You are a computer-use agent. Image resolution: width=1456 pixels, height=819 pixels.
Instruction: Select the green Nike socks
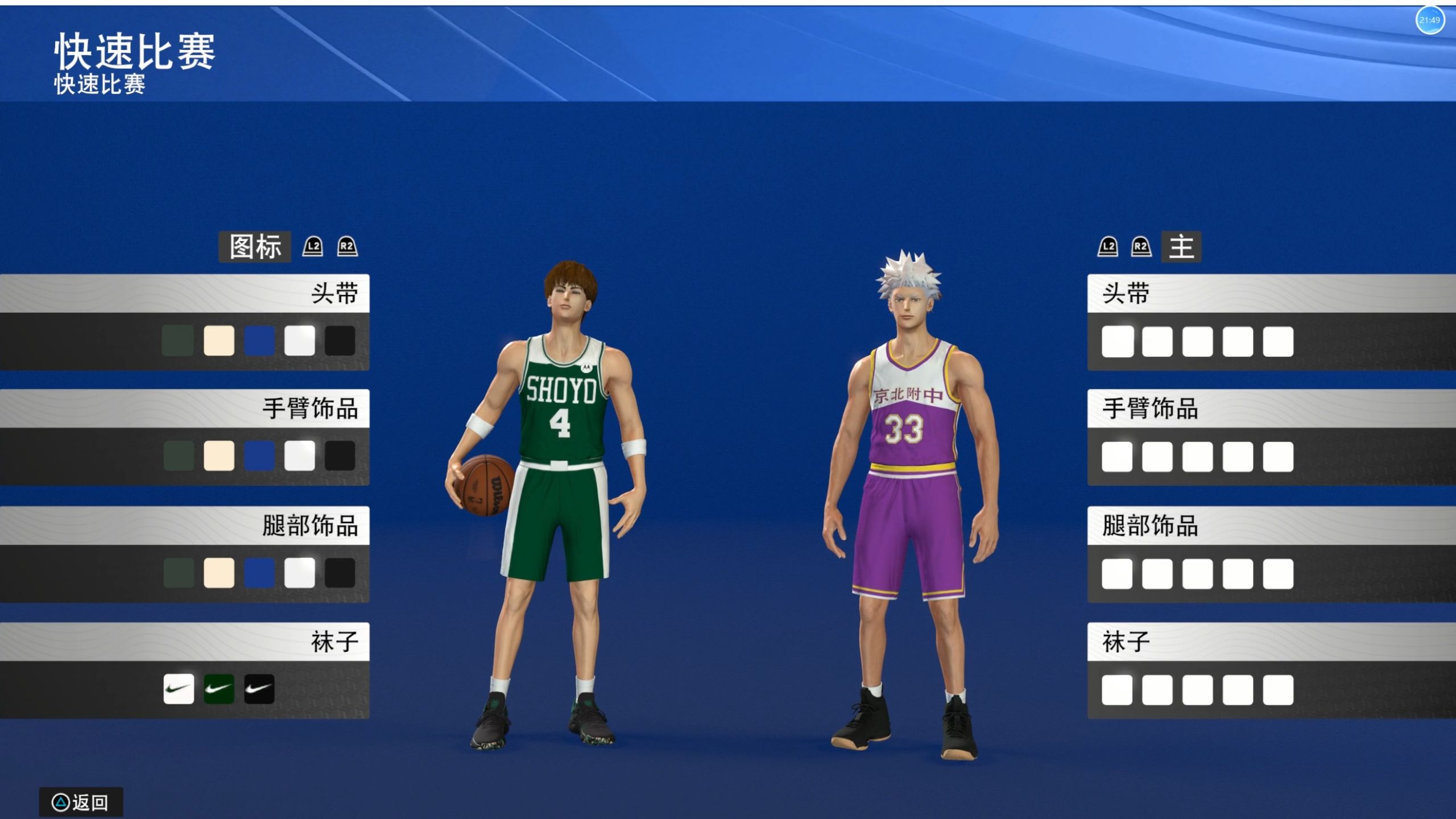pyautogui.click(x=219, y=689)
